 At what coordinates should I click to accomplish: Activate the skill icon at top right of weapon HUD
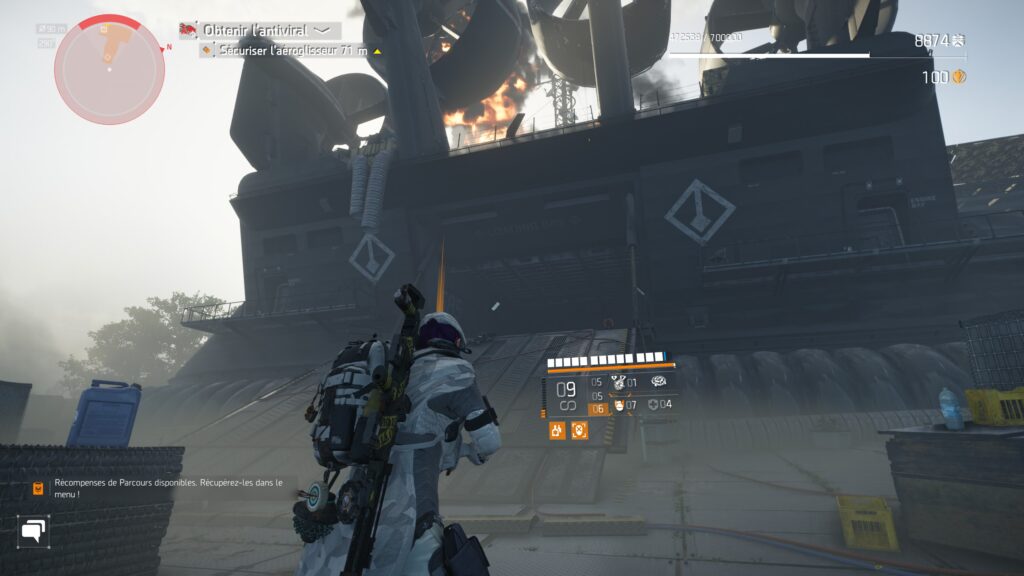tap(659, 381)
